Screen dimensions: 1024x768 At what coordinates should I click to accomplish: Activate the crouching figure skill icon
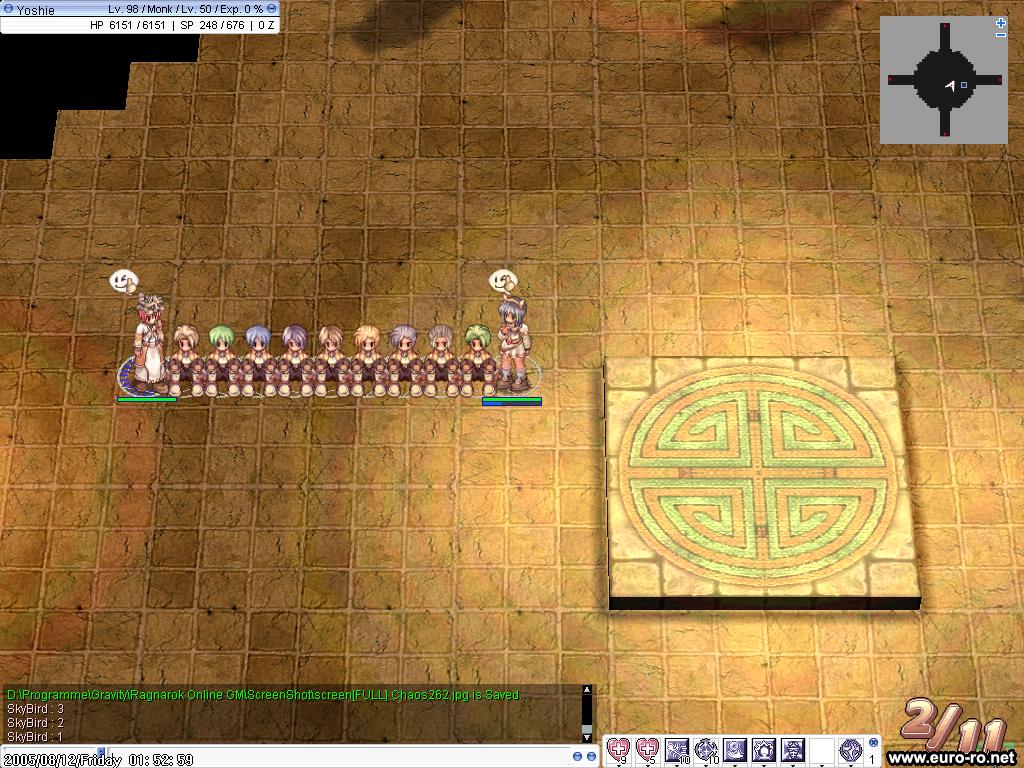pos(735,750)
